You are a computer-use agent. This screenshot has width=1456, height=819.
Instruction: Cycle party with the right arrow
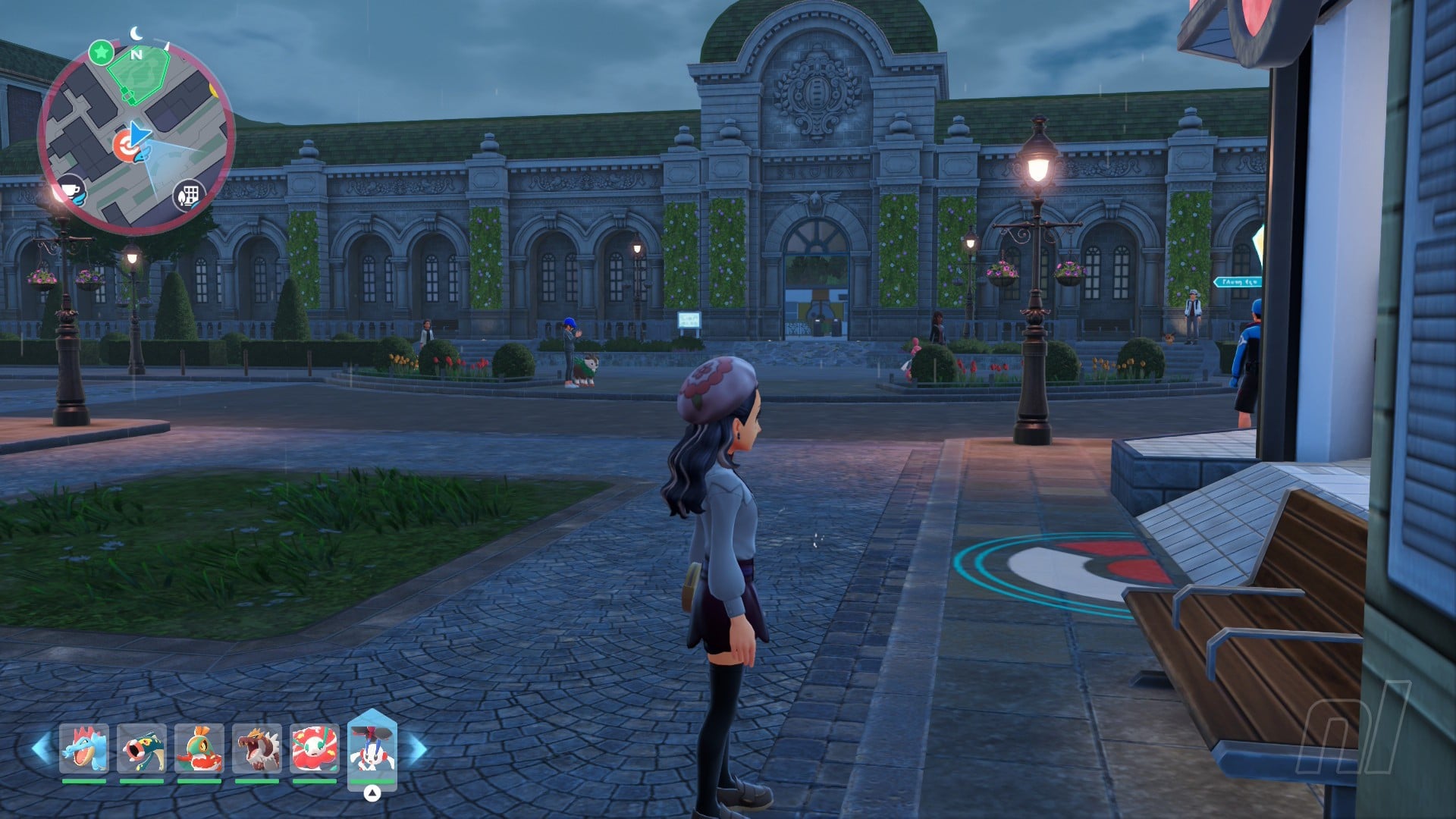(417, 749)
